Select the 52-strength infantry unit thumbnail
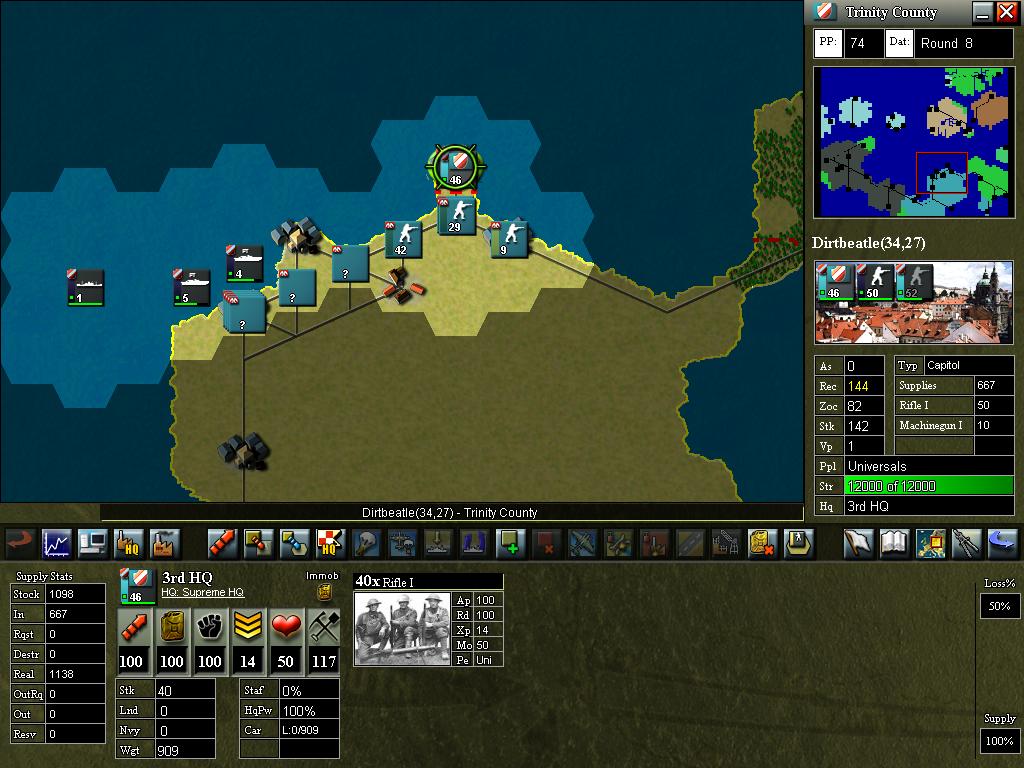This screenshot has height=768, width=1024. (912, 282)
